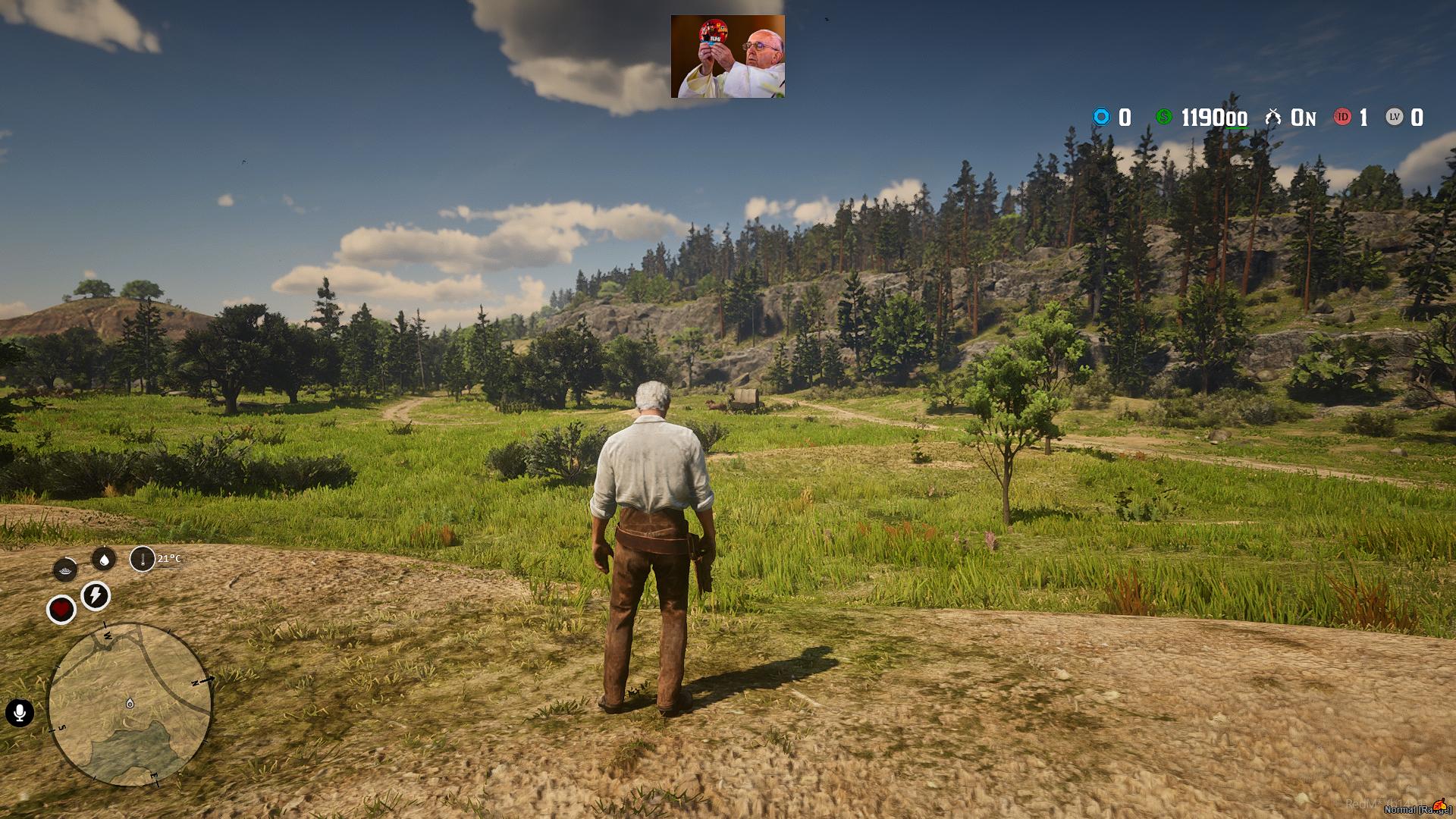Select the water drop thirst icon

coord(104,560)
